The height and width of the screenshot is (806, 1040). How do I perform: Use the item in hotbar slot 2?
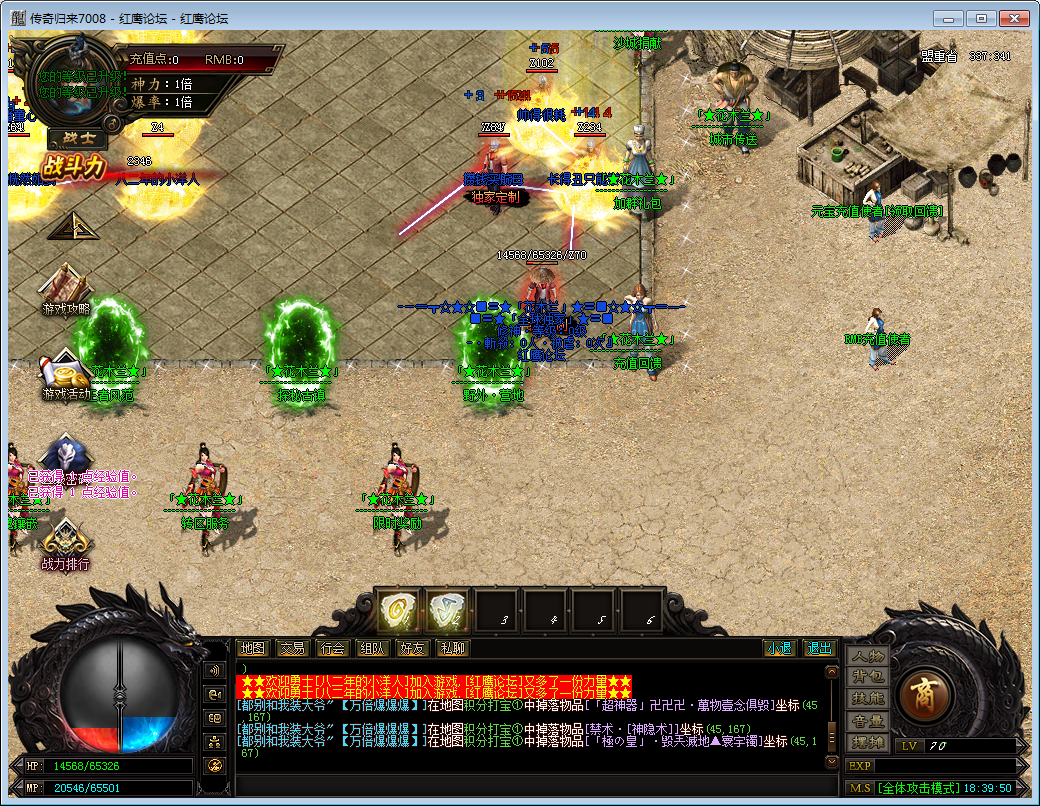point(447,609)
